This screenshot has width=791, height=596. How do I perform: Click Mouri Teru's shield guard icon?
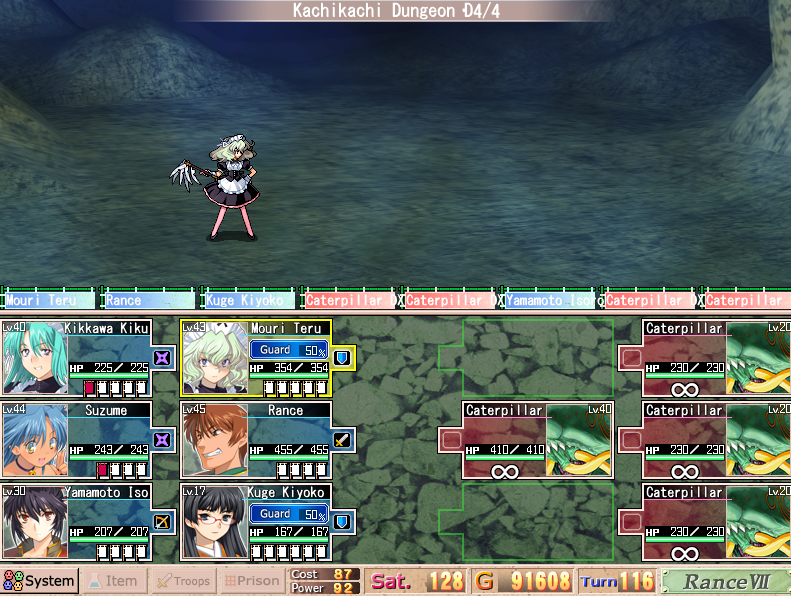pyautogui.click(x=343, y=357)
